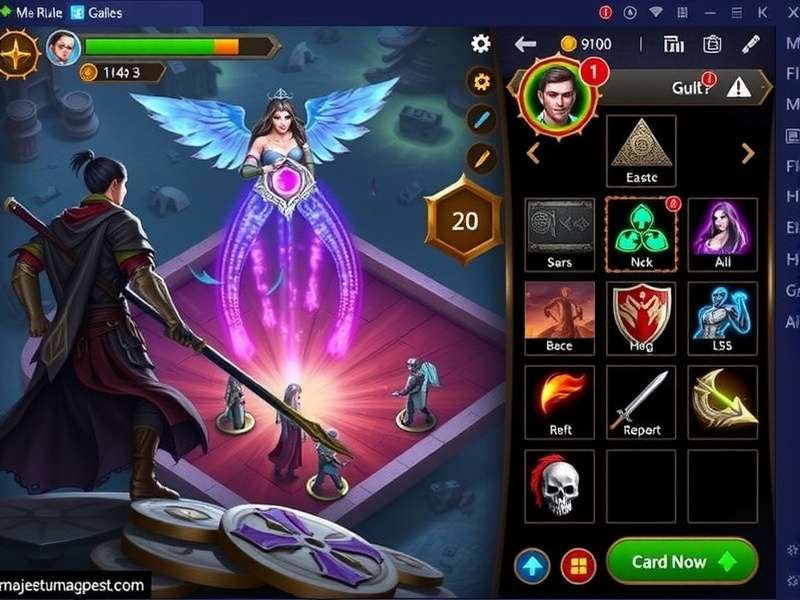Select the Easte pyramid card
Viewport: 800px width, 600px height.
coord(641,150)
